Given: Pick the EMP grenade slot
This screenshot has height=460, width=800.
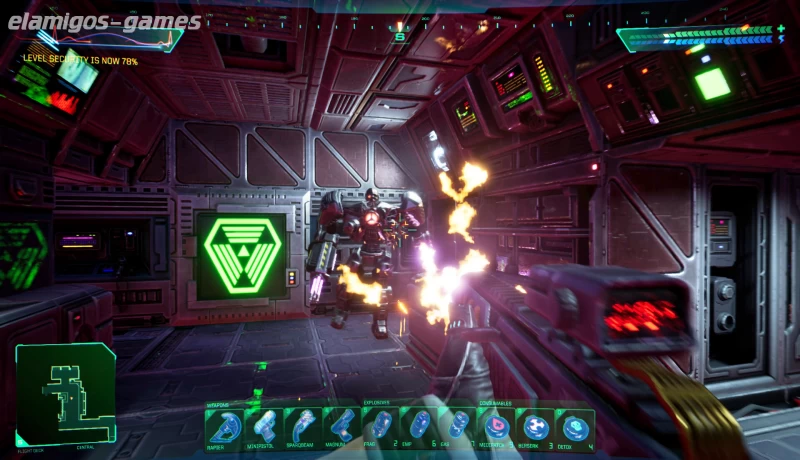Looking at the screenshot, I should pyautogui.click(x=421, y=428).
